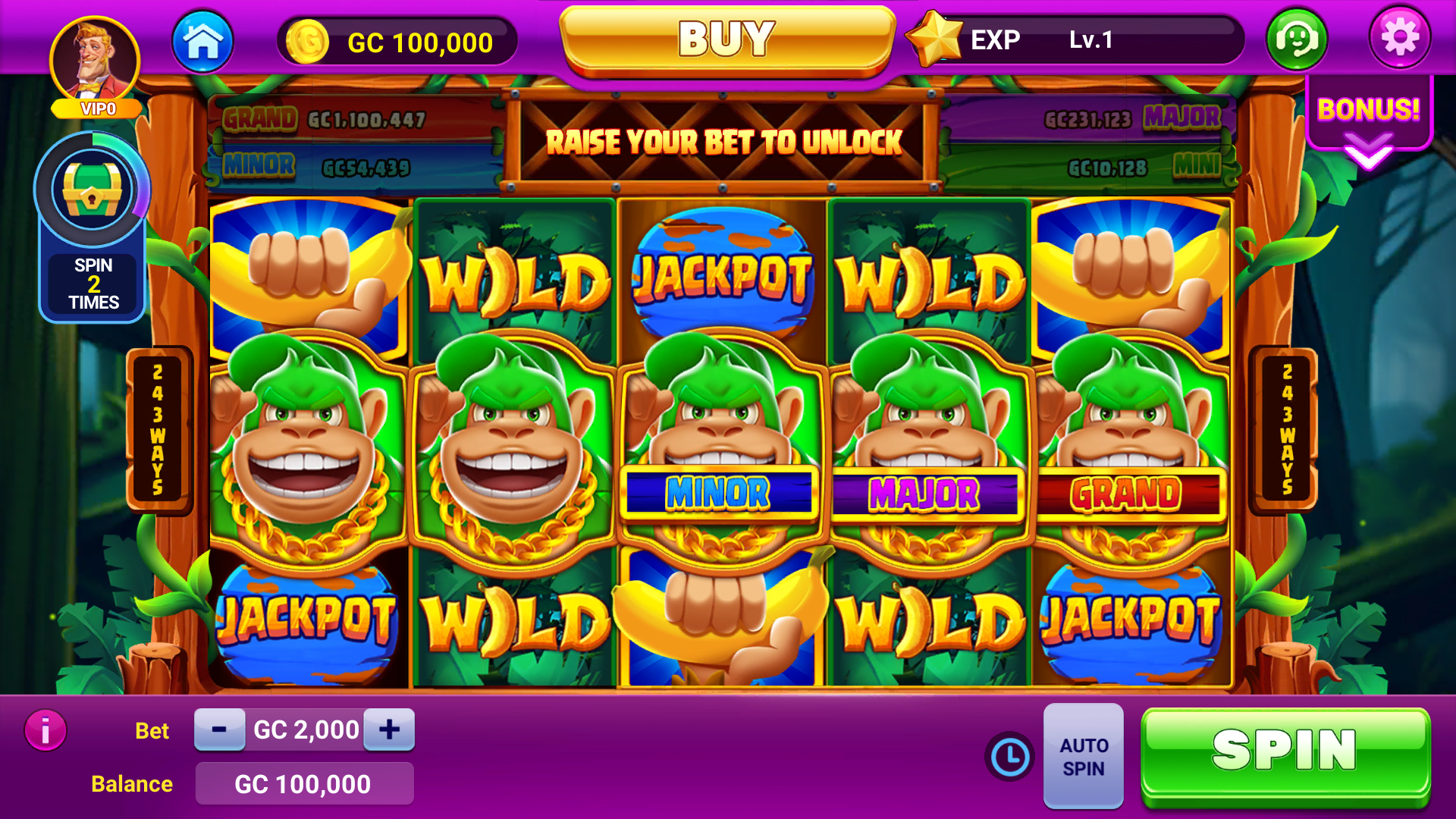This screenshot has height=819, width=1456.
Task: Go to the home lobby
Action: coord(202,42)
